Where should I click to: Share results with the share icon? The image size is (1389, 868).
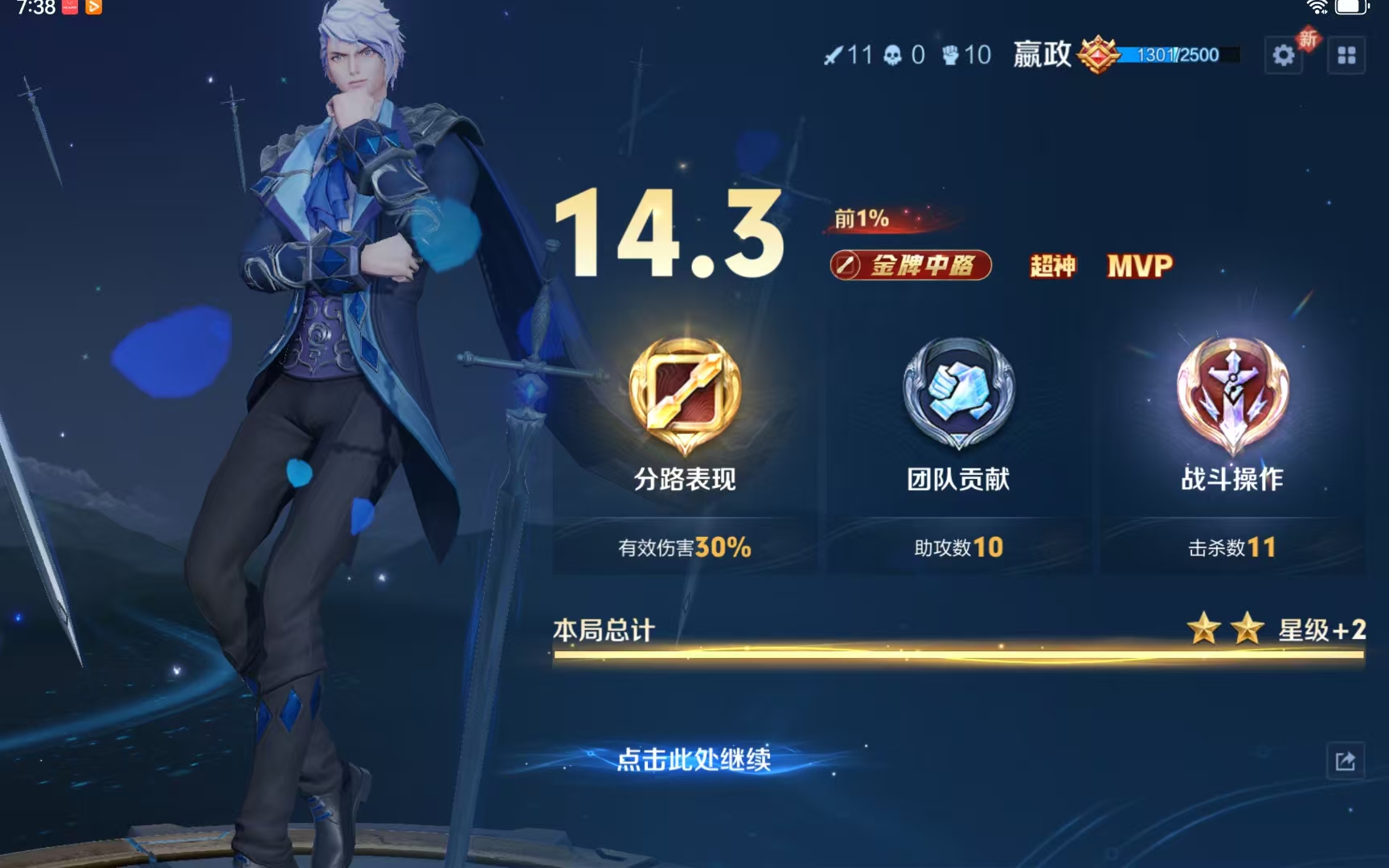pyautogui.click(x=1345, y=760)
